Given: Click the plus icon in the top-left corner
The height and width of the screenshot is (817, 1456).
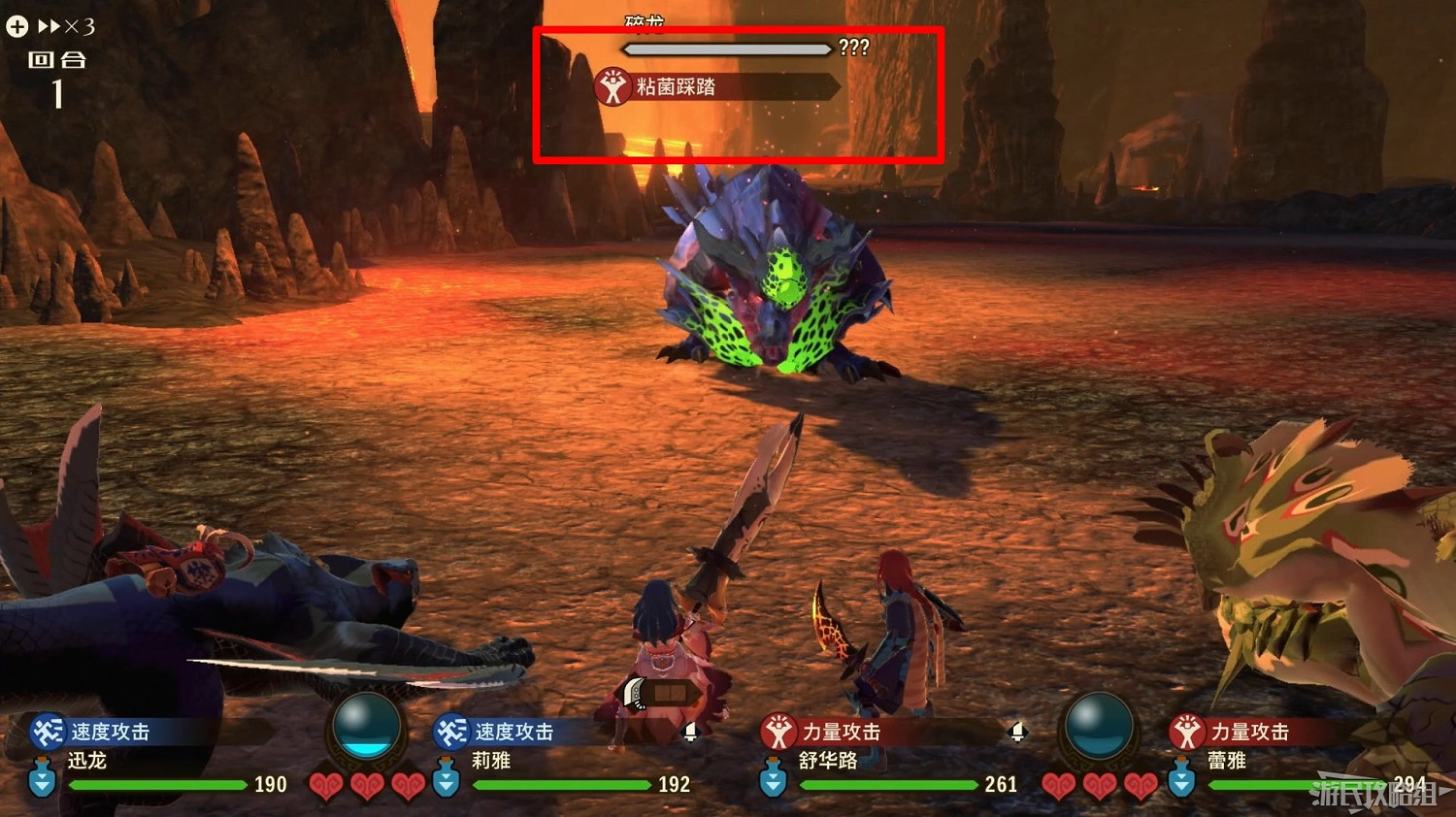Looking at the screenshot, I should click(x=16, y=26).
